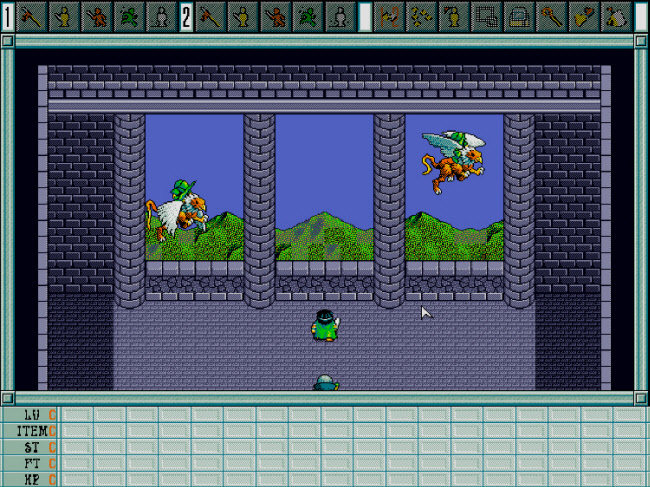The image size is (650, 487).
Task: Open the sack bag icon
Action: coord(617,16)
